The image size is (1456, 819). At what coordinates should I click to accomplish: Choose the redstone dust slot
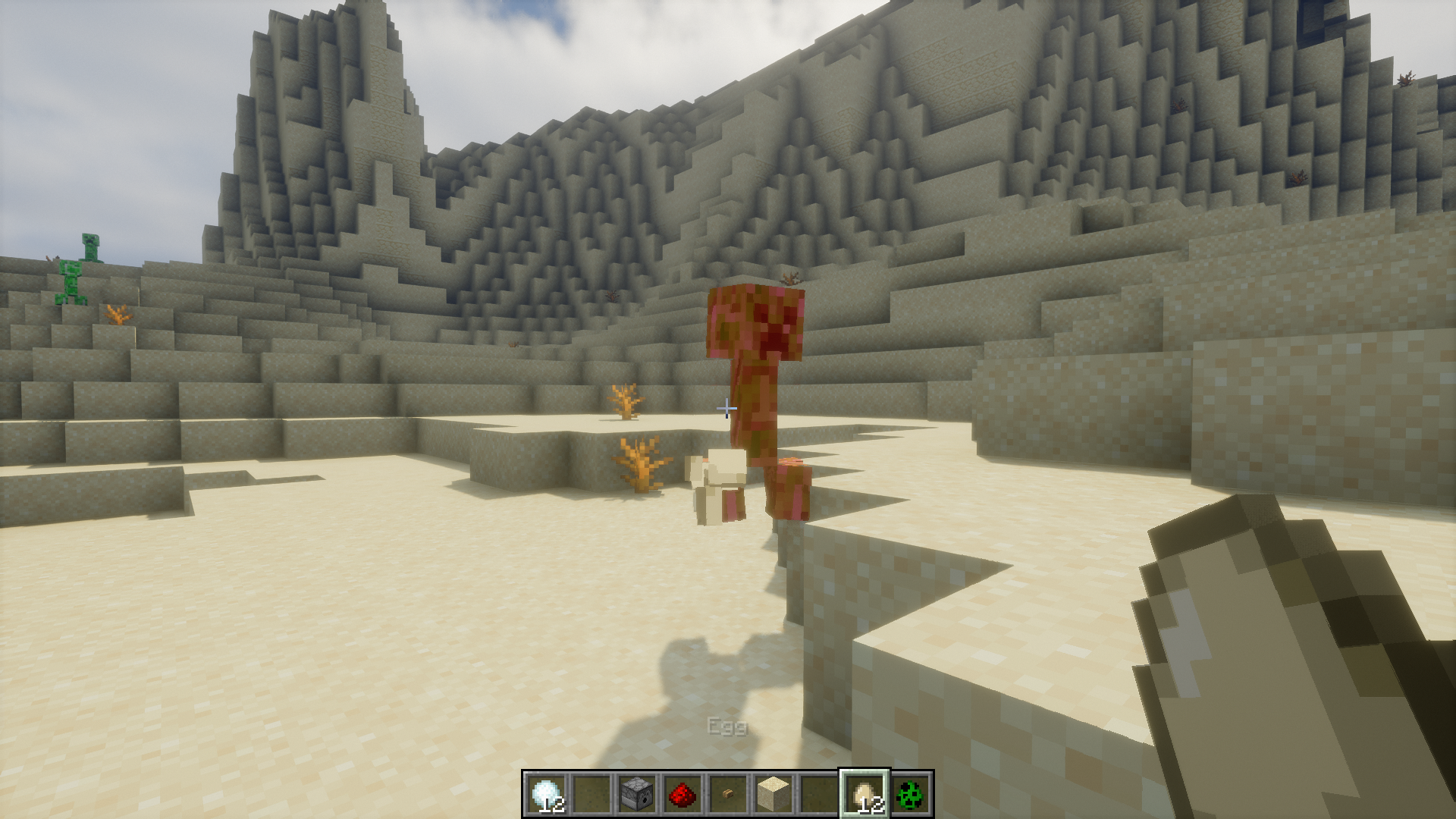click(x=682, y=794)
